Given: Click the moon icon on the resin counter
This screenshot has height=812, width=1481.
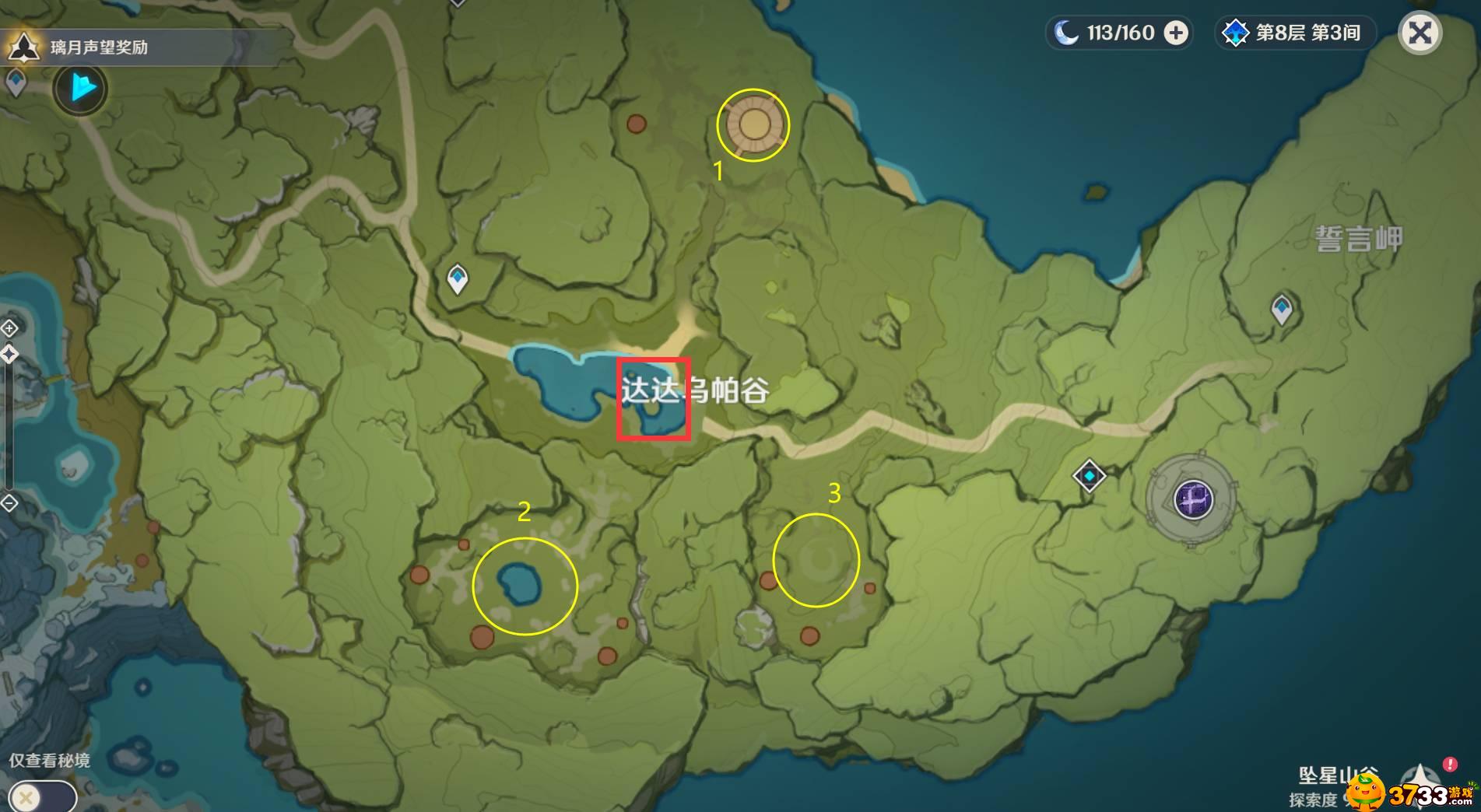Looking at the screenshot, I should [1065, 33].
